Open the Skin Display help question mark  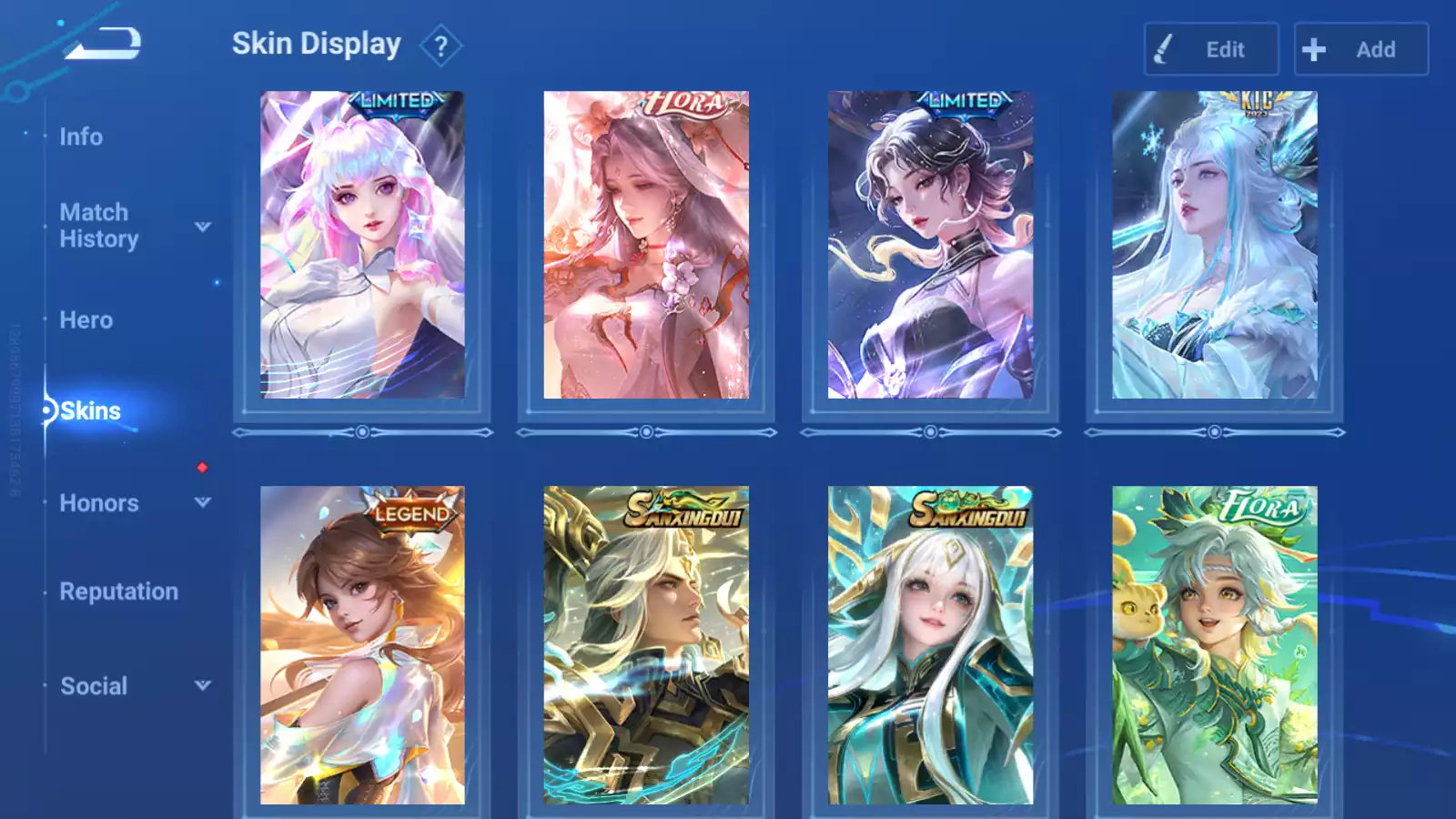441,46
